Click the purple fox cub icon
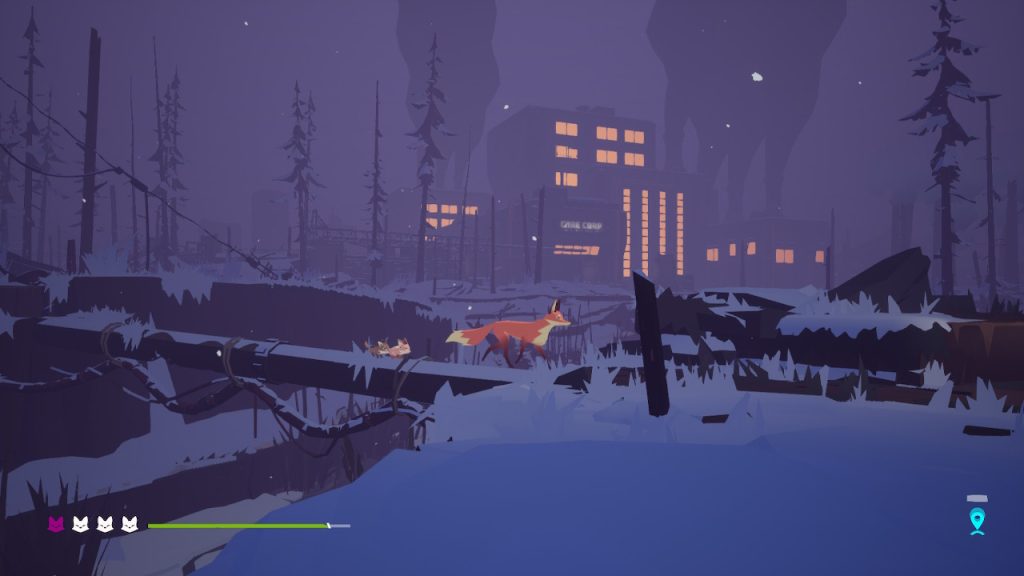The width and height of the screenshot is (1024, 576). 56,524
